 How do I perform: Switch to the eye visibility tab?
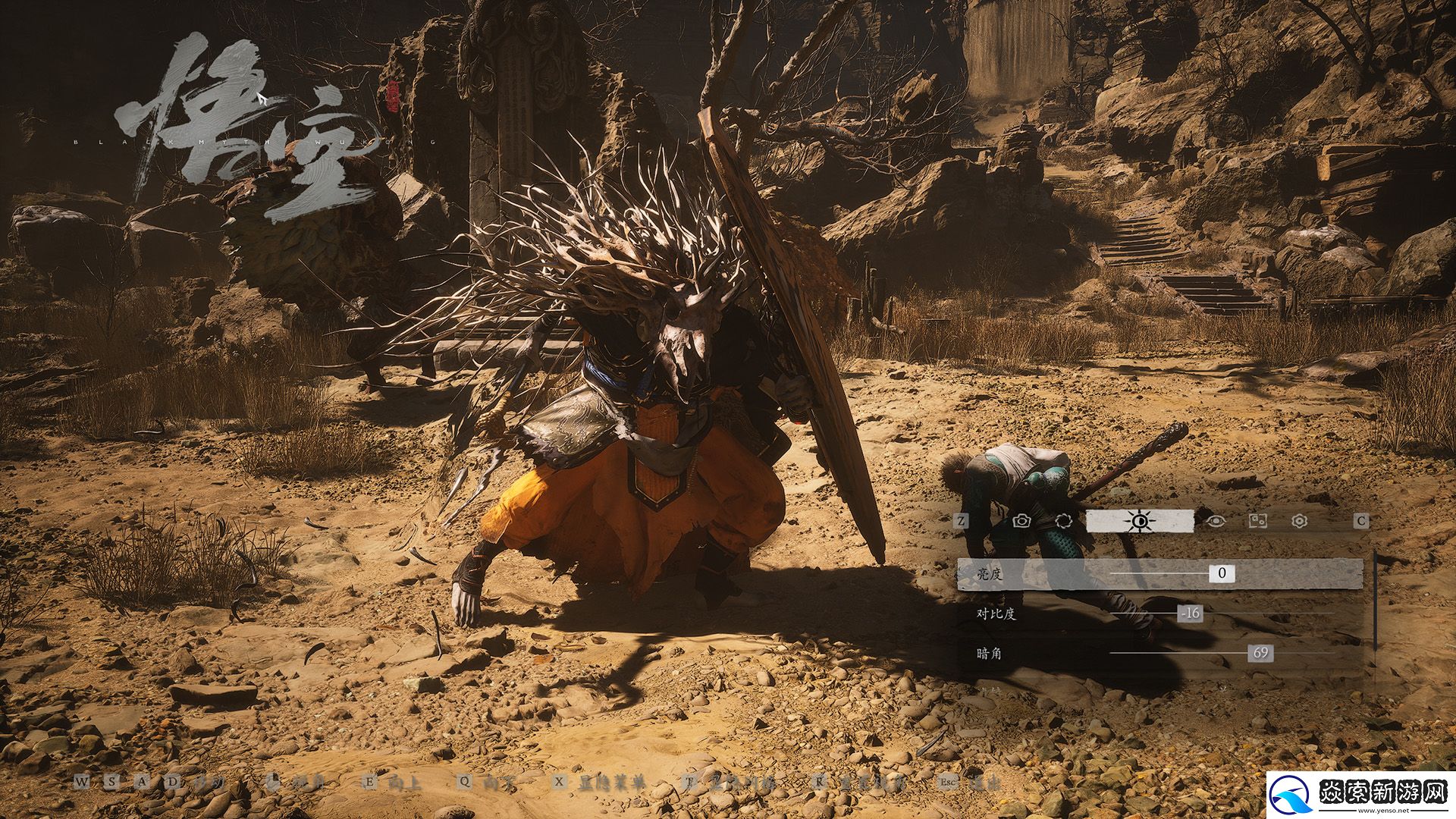coord(1216,521)
